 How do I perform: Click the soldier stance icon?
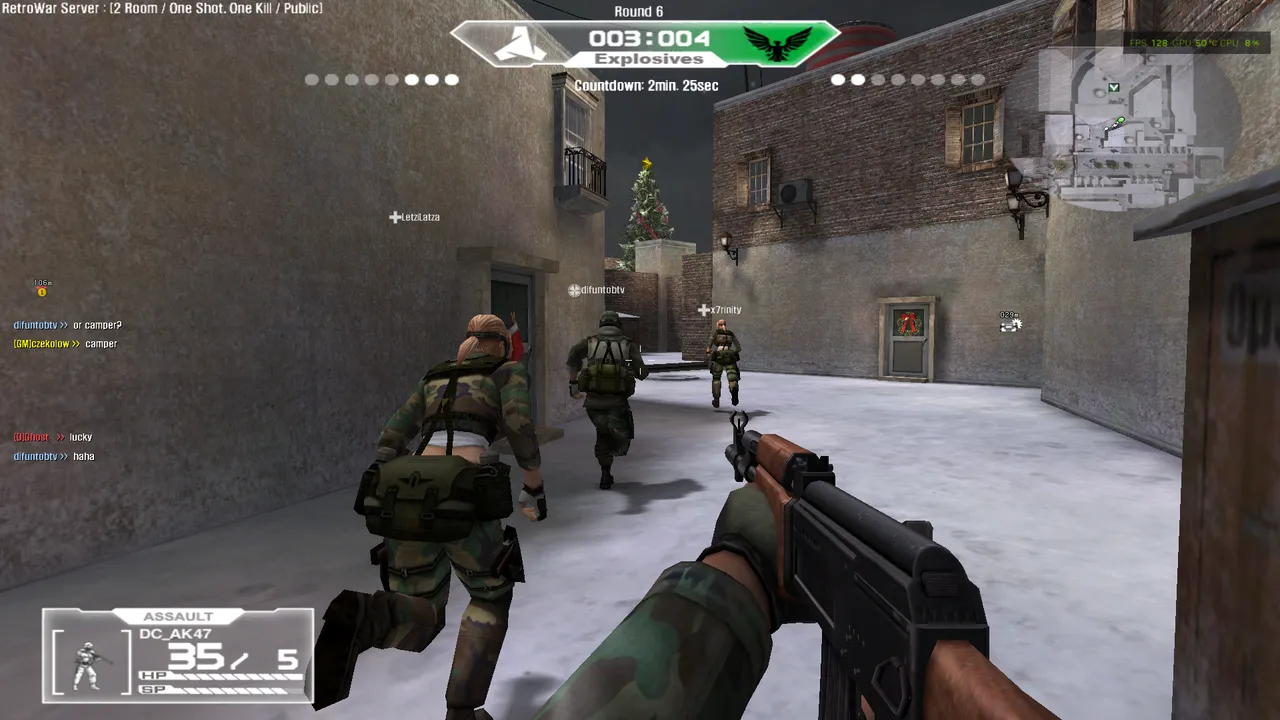click(x=90, y=664)
